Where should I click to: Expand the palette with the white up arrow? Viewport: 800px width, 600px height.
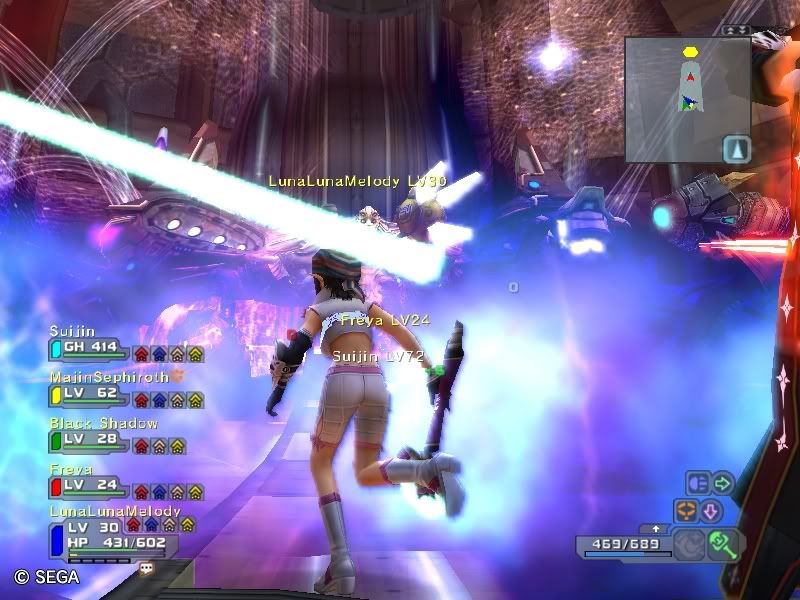click(x=656, y=527)
